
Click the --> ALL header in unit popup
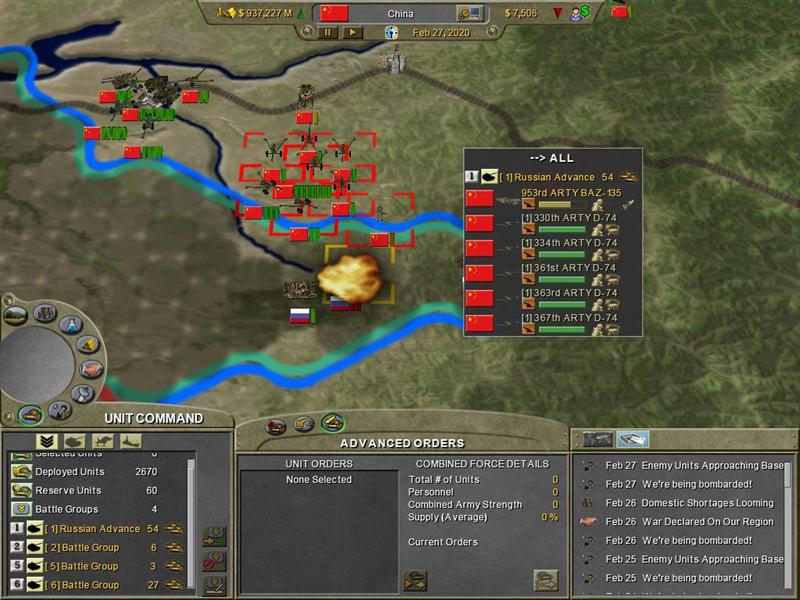(552, 158)
